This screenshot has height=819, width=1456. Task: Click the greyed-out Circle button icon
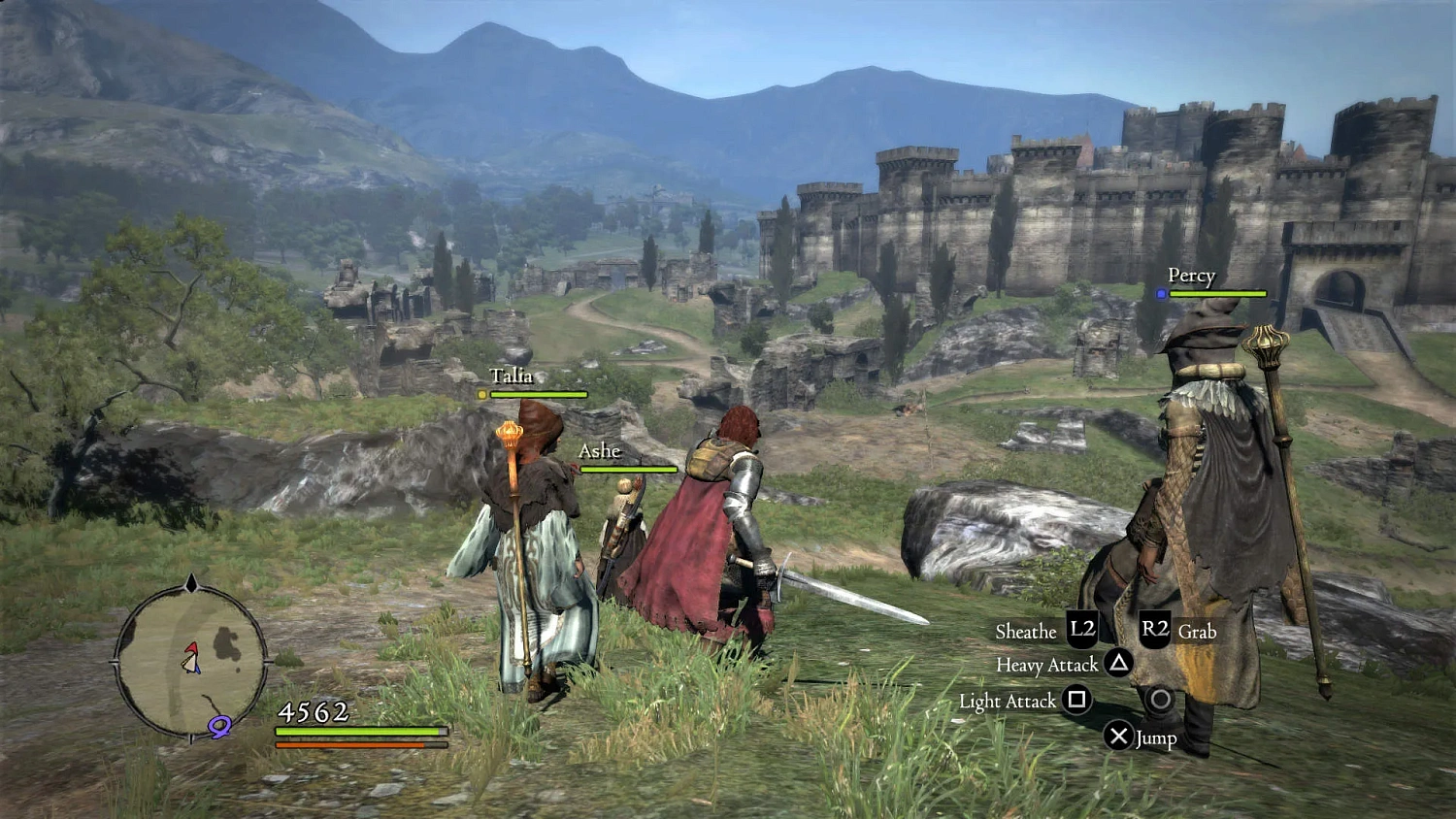pos(1161,701)
